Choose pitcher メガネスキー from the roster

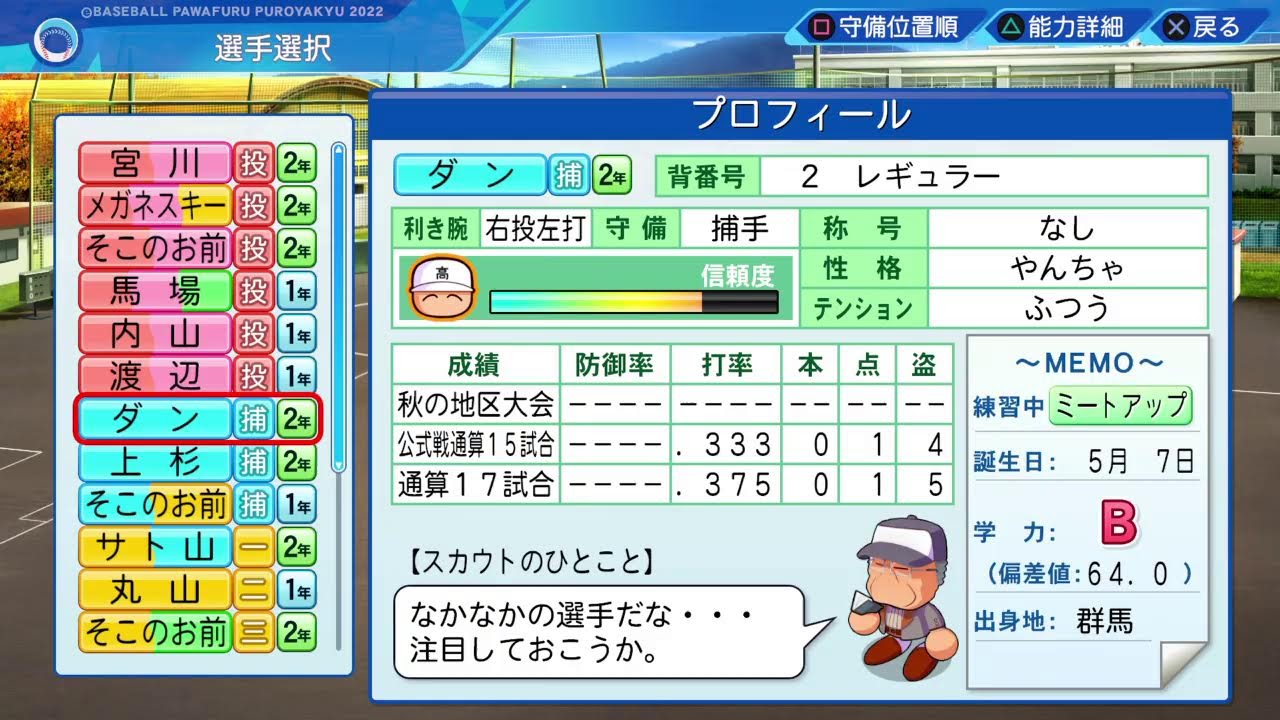tap(156, 206)
